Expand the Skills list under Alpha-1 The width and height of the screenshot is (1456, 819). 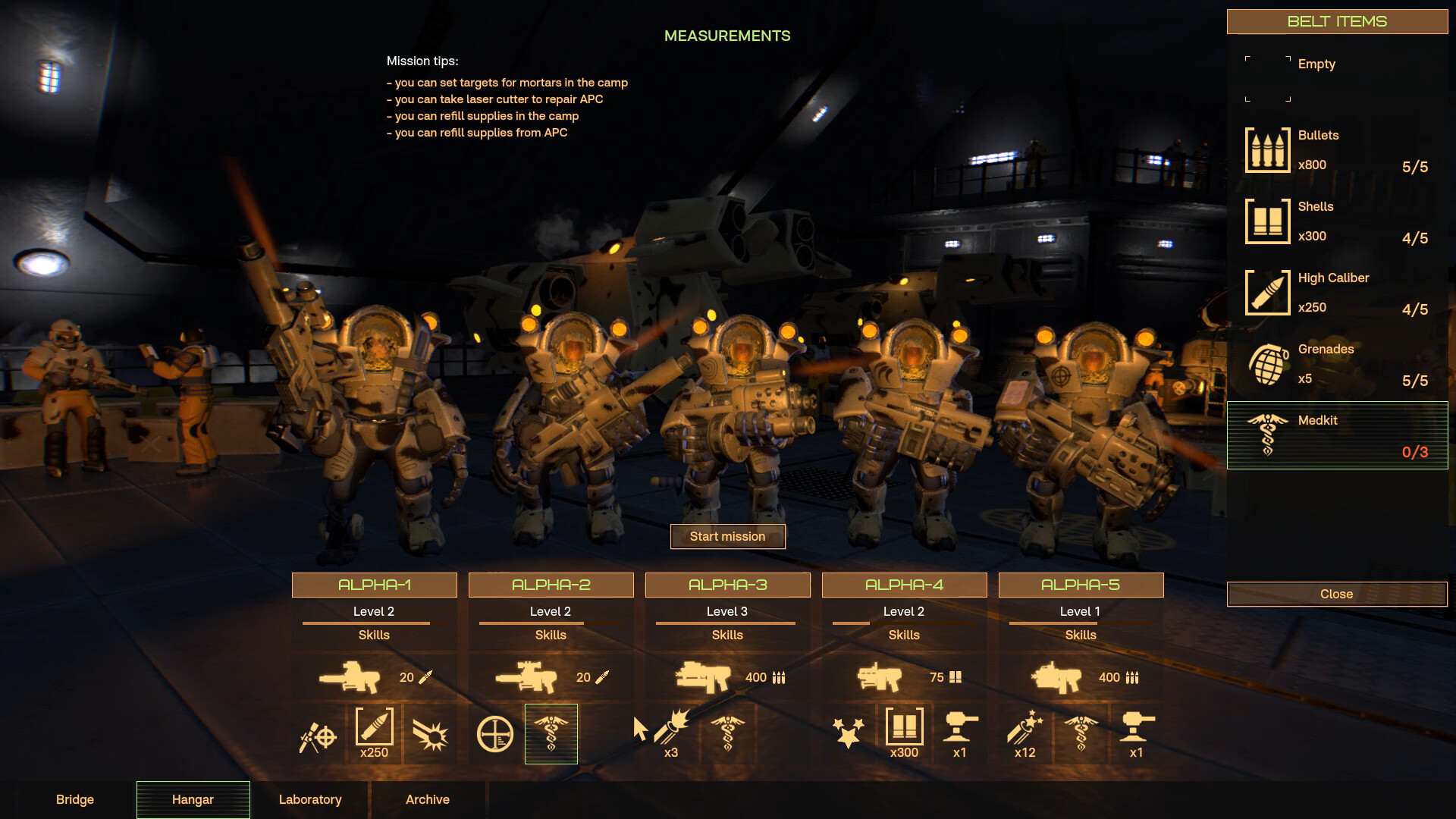(x=374, y=635)
